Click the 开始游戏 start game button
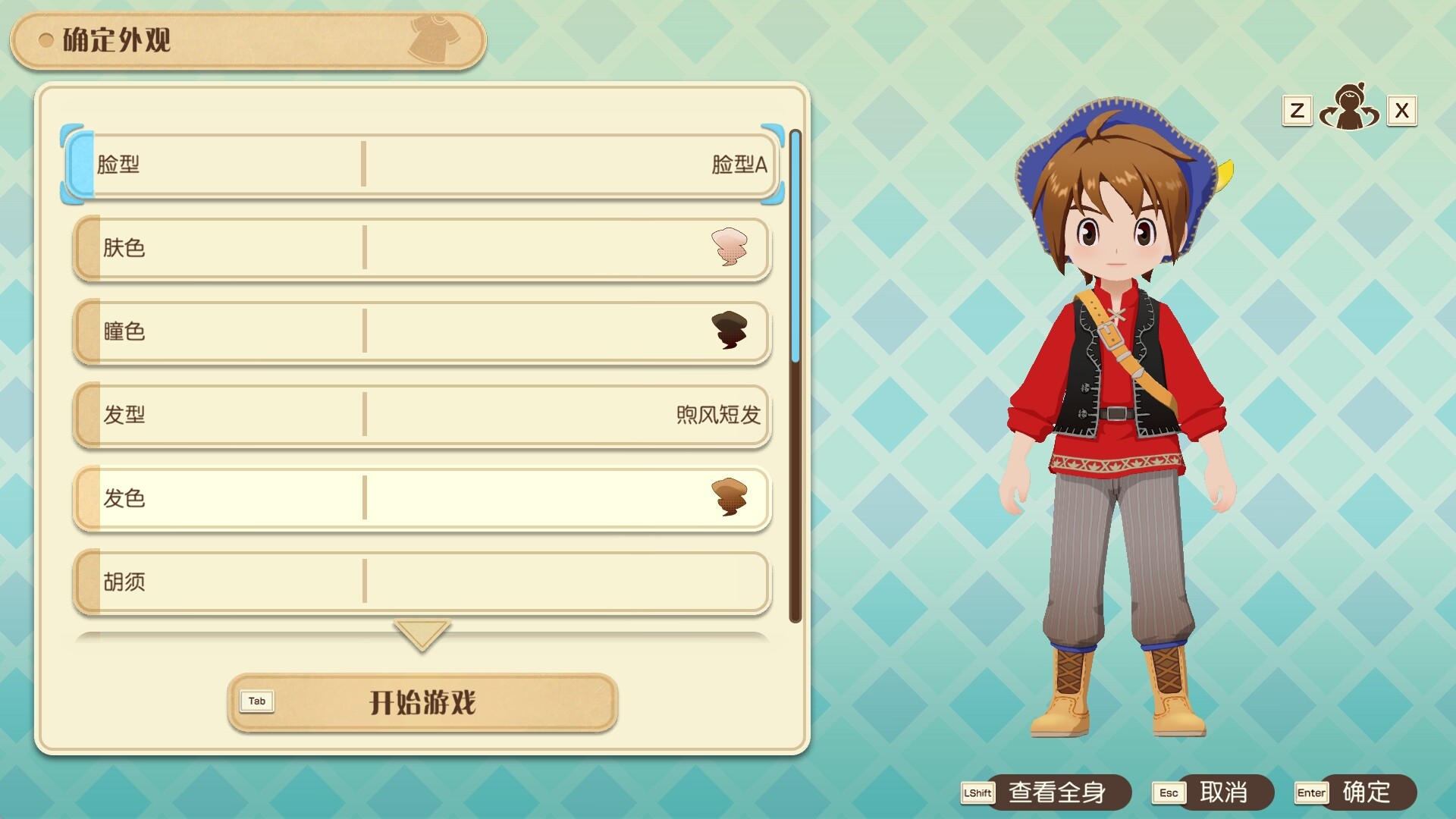This screenshot has width=1456, height=819. pos(422,702)
